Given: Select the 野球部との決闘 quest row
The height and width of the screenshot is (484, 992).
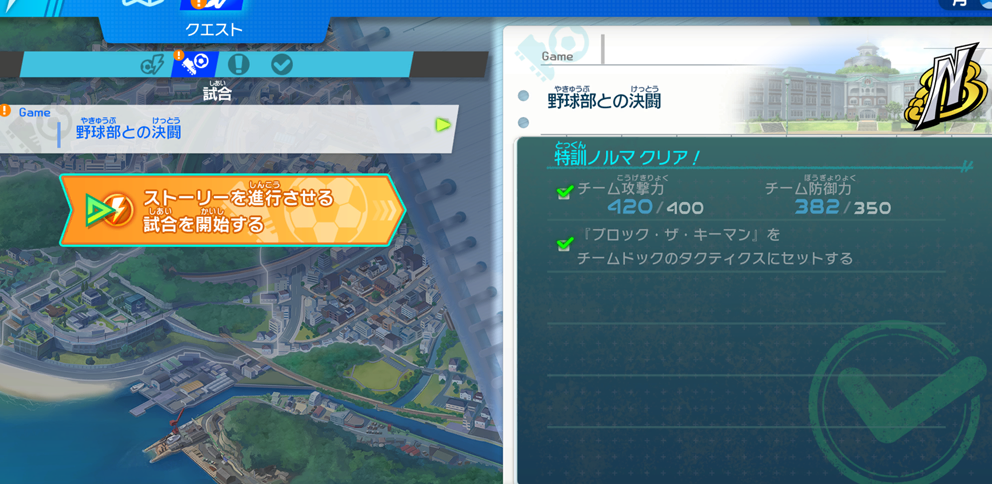Looking at the screenshot, I should (x=228, y=128).
